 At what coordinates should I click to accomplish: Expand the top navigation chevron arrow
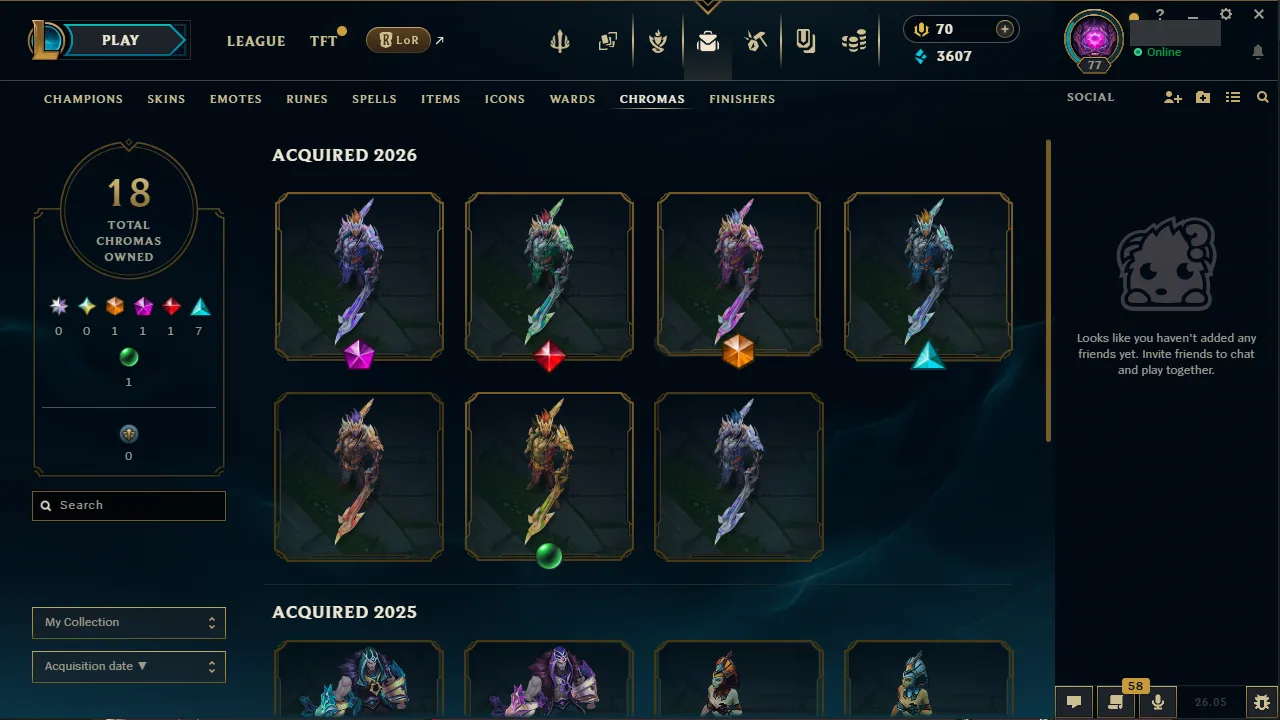pyautogui.click(x=708, y=5)
